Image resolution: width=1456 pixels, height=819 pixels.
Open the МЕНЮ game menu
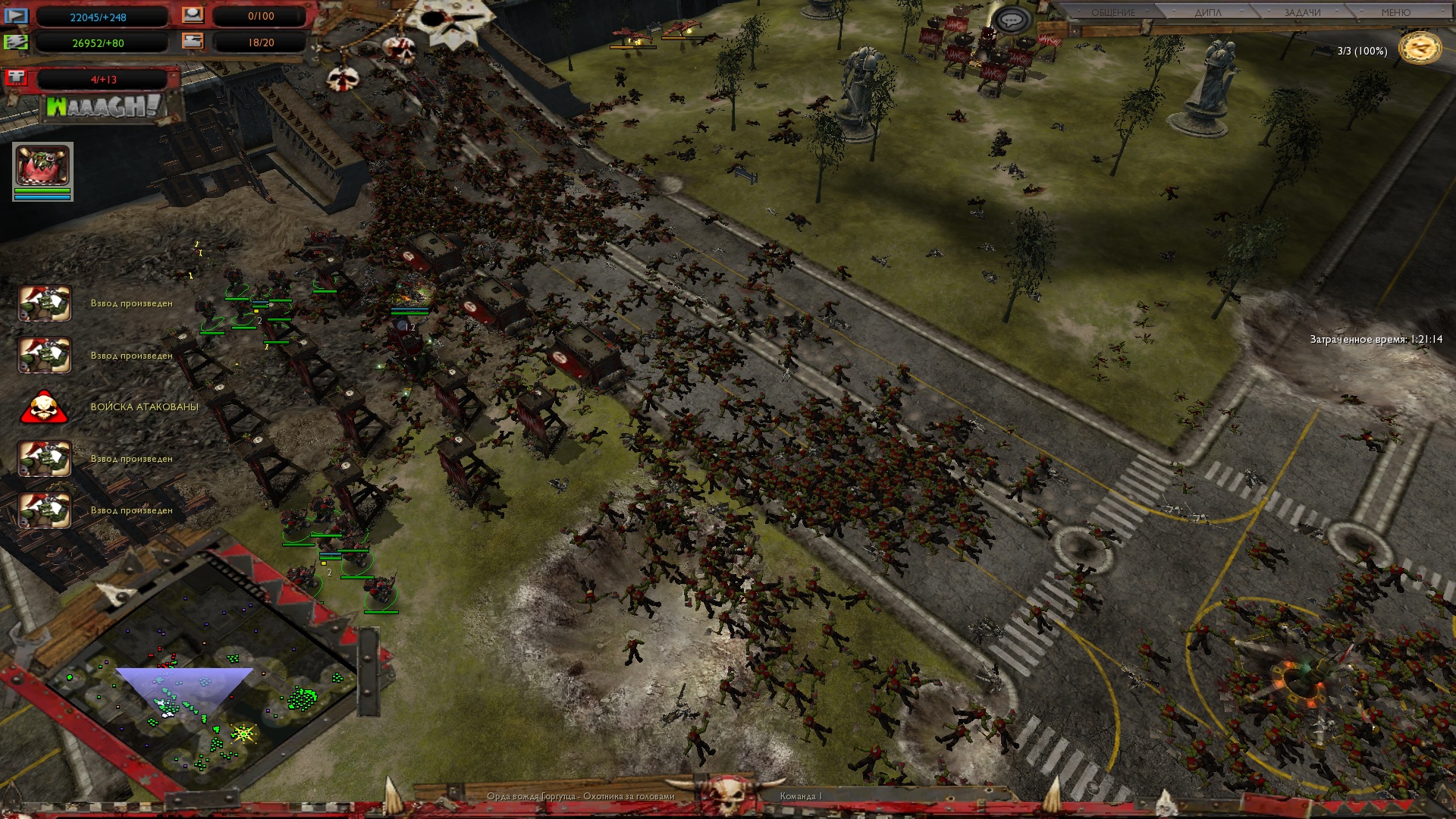[x=1395, y=13]
